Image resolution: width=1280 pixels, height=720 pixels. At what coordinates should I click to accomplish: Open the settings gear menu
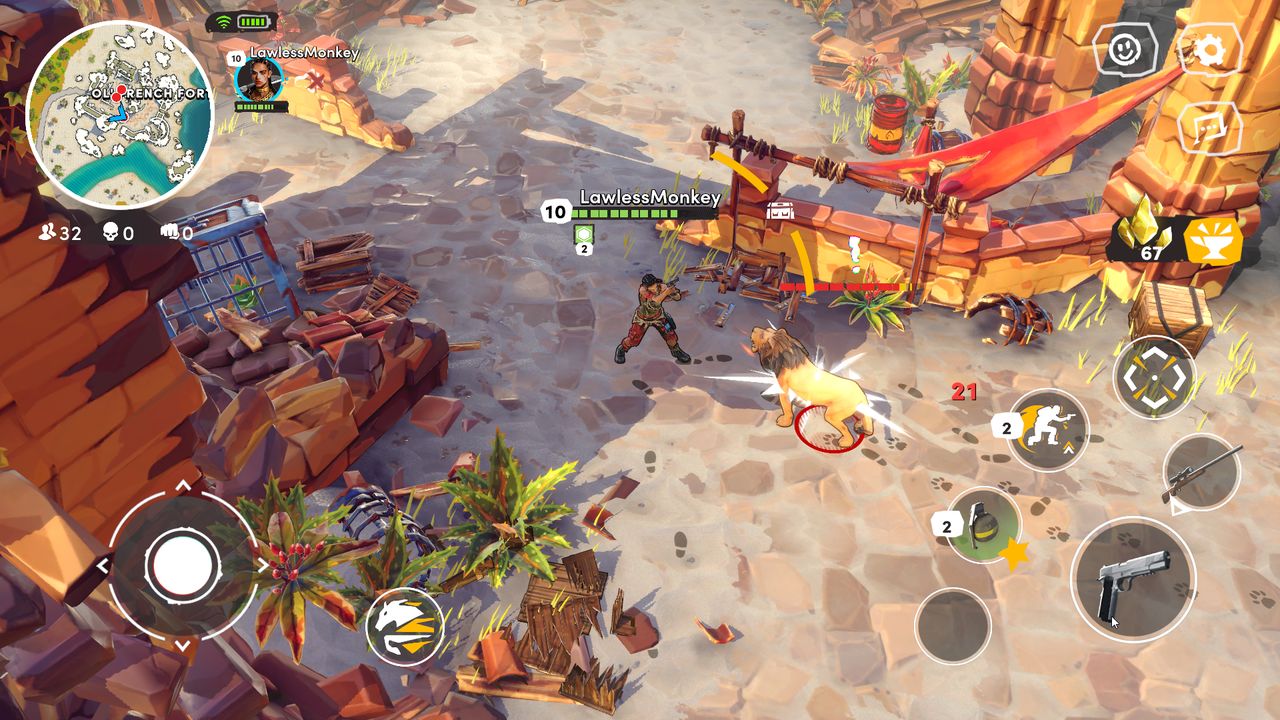1210,50
